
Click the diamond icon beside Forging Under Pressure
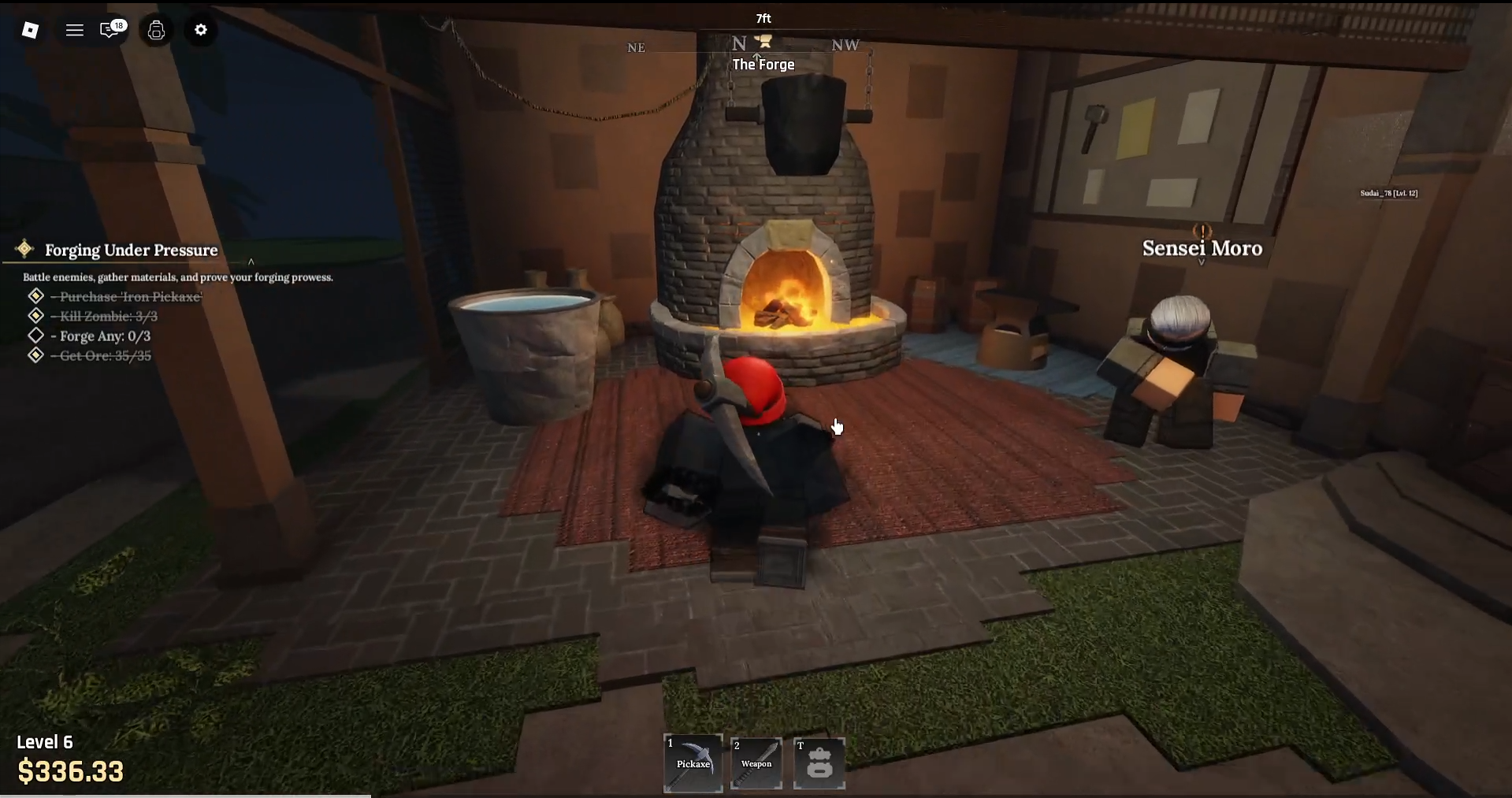[x=24, y=250]
